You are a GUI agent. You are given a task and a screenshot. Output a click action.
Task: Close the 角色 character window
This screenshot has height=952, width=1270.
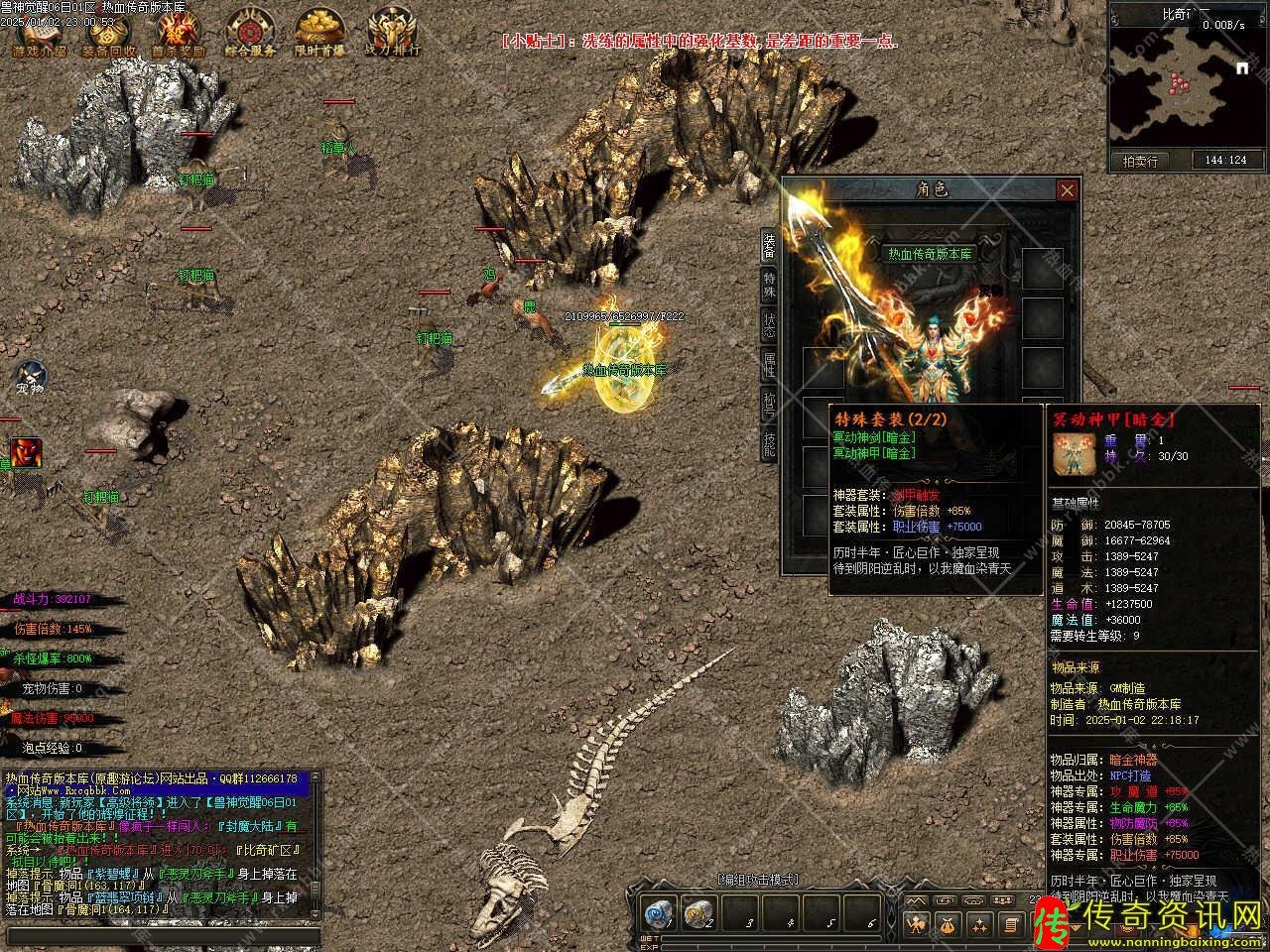click(x=1067, y=189)
